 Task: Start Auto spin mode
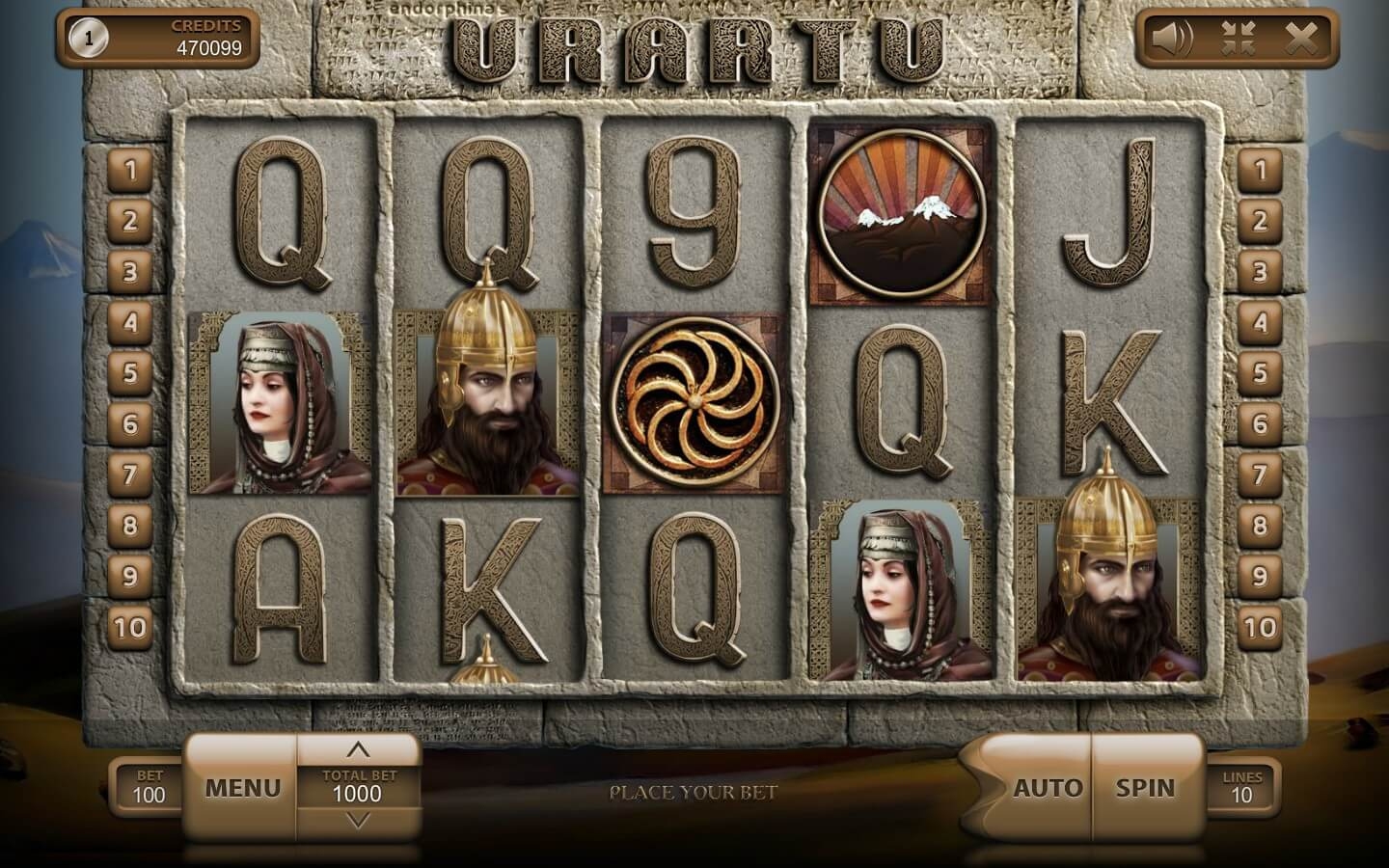[1047, 788]
